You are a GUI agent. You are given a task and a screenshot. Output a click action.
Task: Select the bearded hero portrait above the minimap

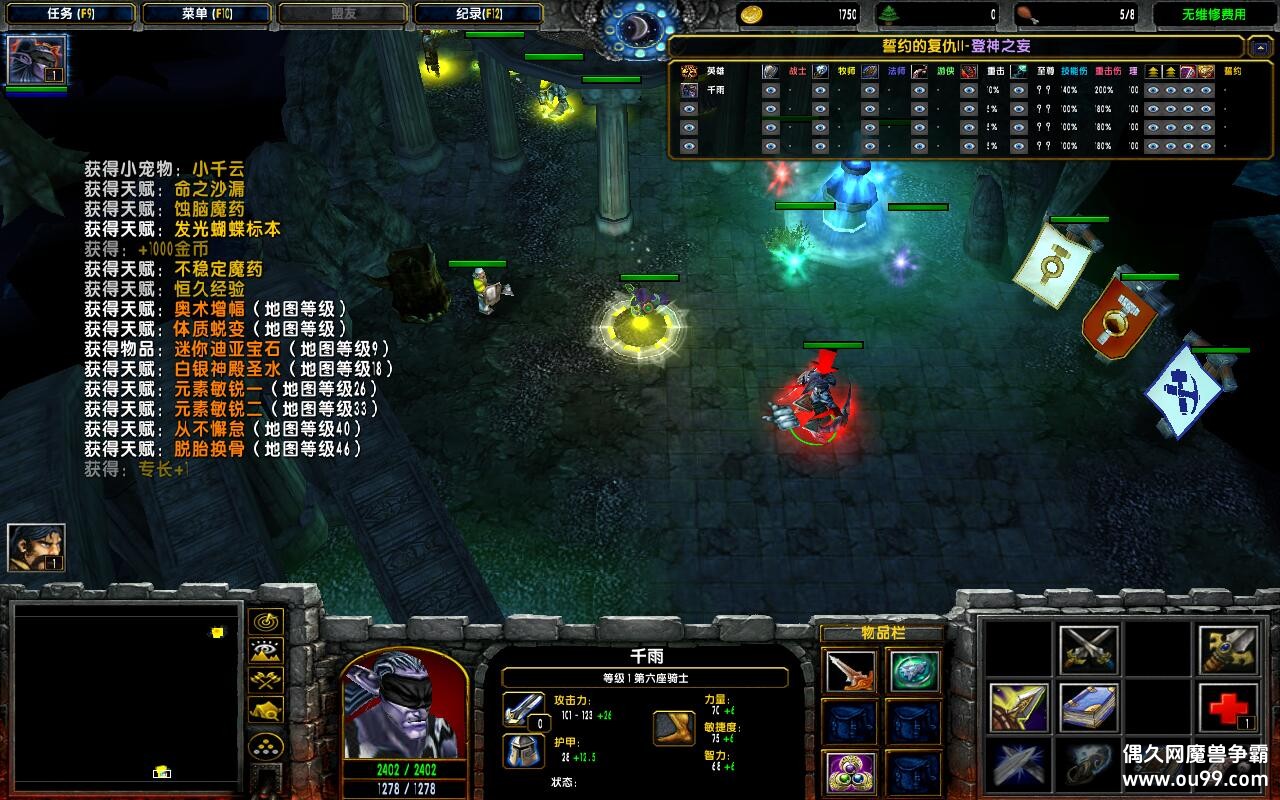36,547
